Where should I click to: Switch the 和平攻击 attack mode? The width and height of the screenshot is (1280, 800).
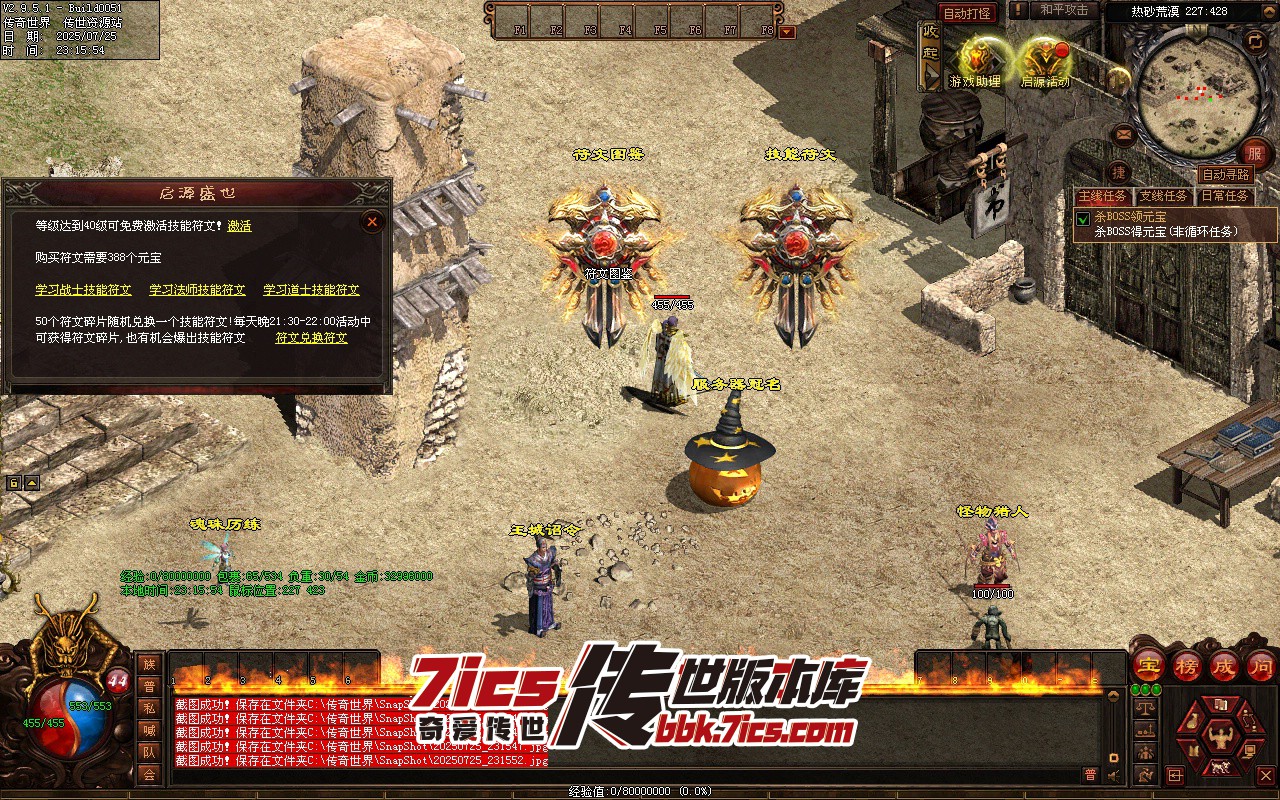(1063, 10)
